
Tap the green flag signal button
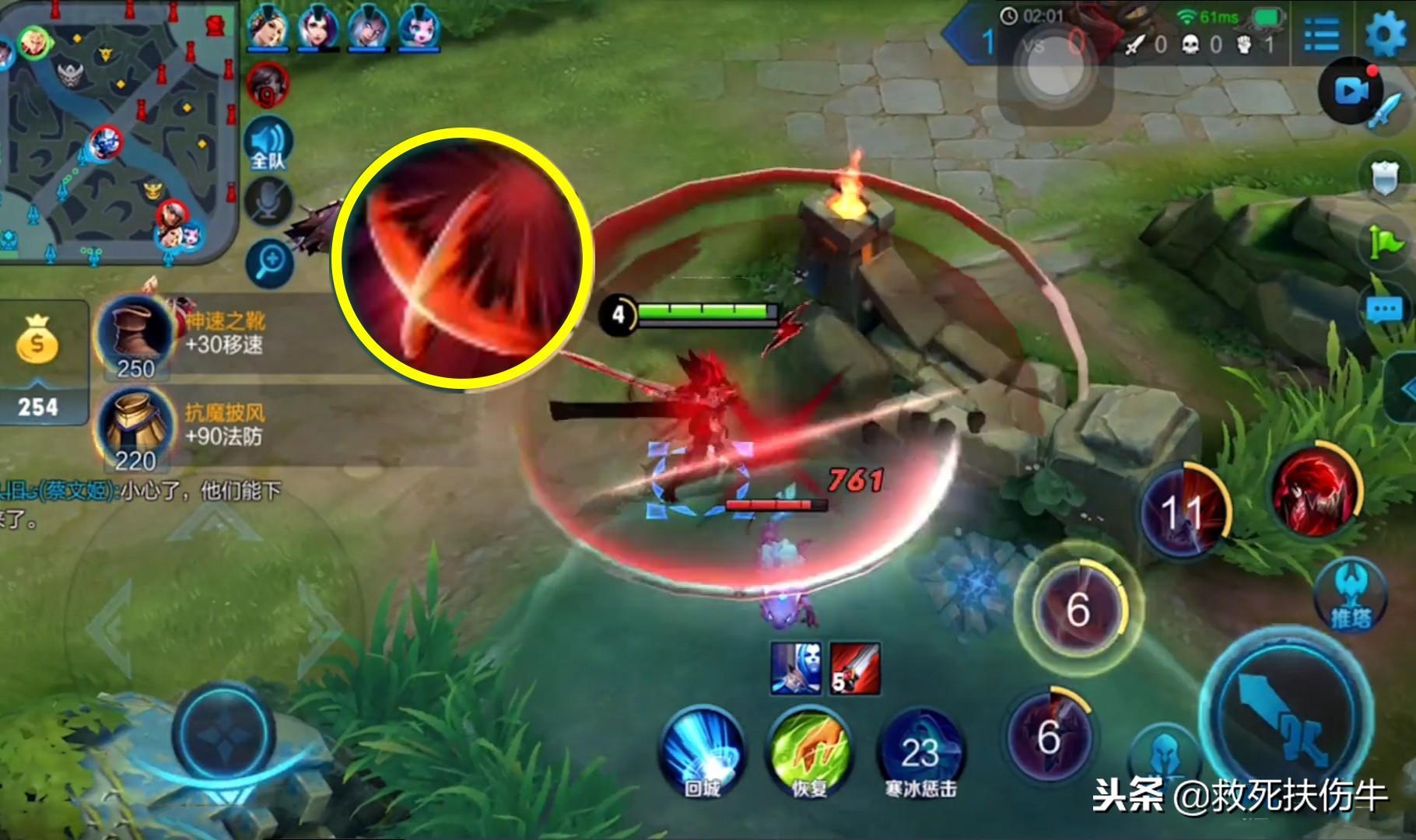[1385, 242]
